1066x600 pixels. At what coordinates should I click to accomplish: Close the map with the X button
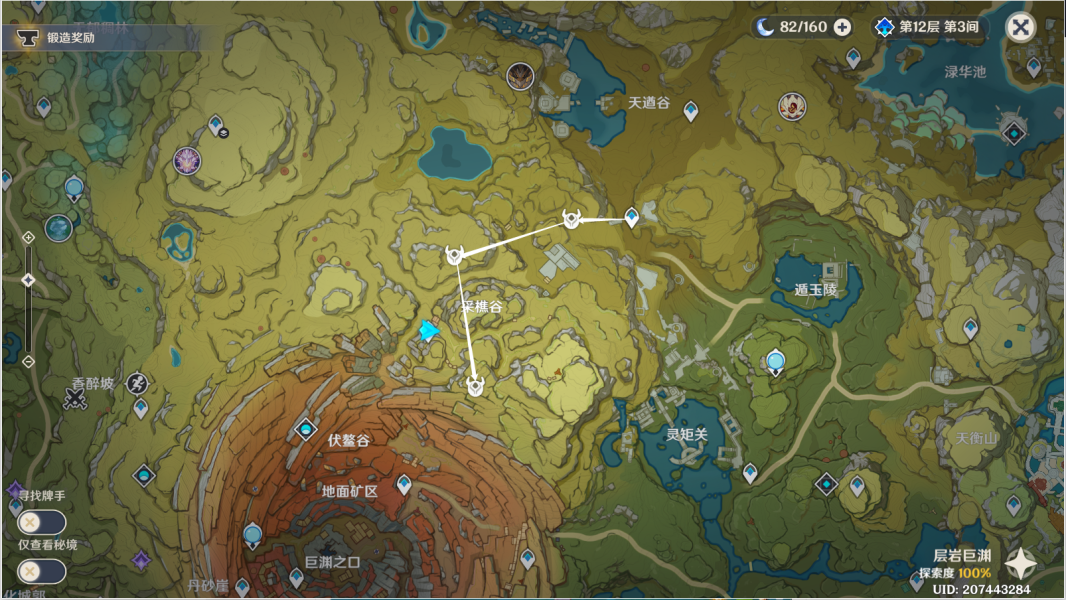1020,27
